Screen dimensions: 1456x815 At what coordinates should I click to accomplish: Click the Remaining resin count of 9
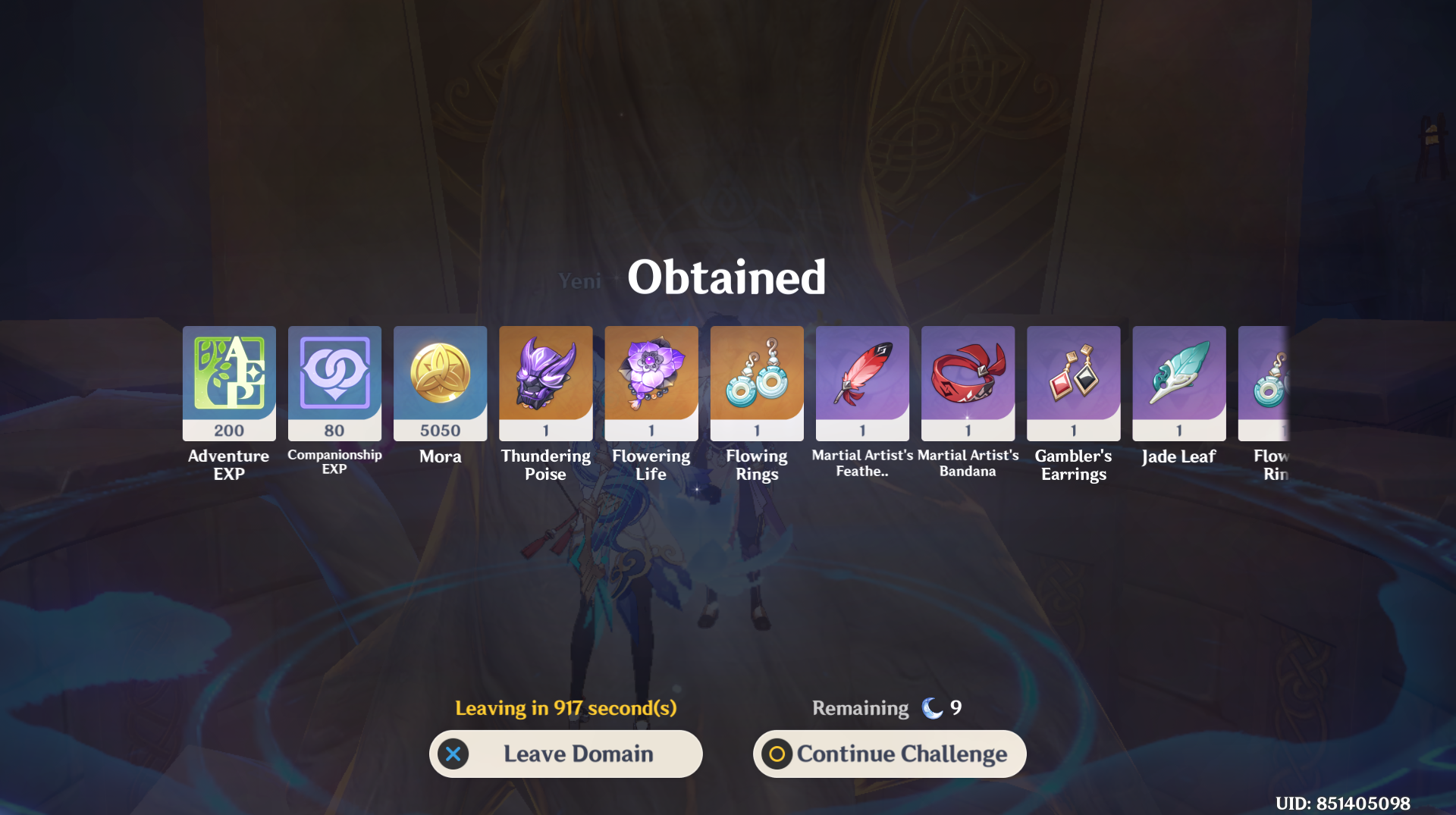tap(957, 707)
